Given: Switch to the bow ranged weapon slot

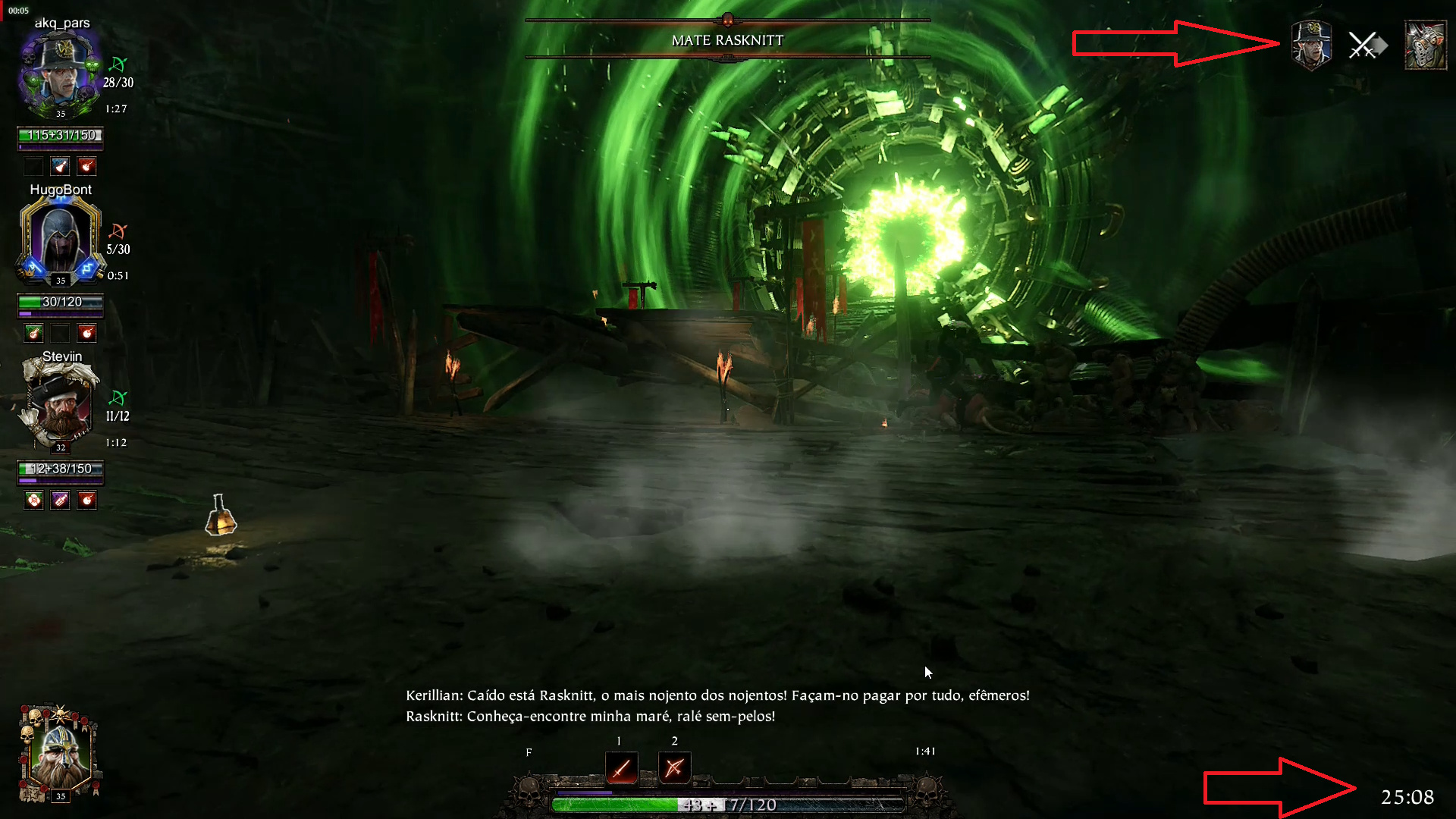Looking at the screenshot, I should click(x=674, y=768).
